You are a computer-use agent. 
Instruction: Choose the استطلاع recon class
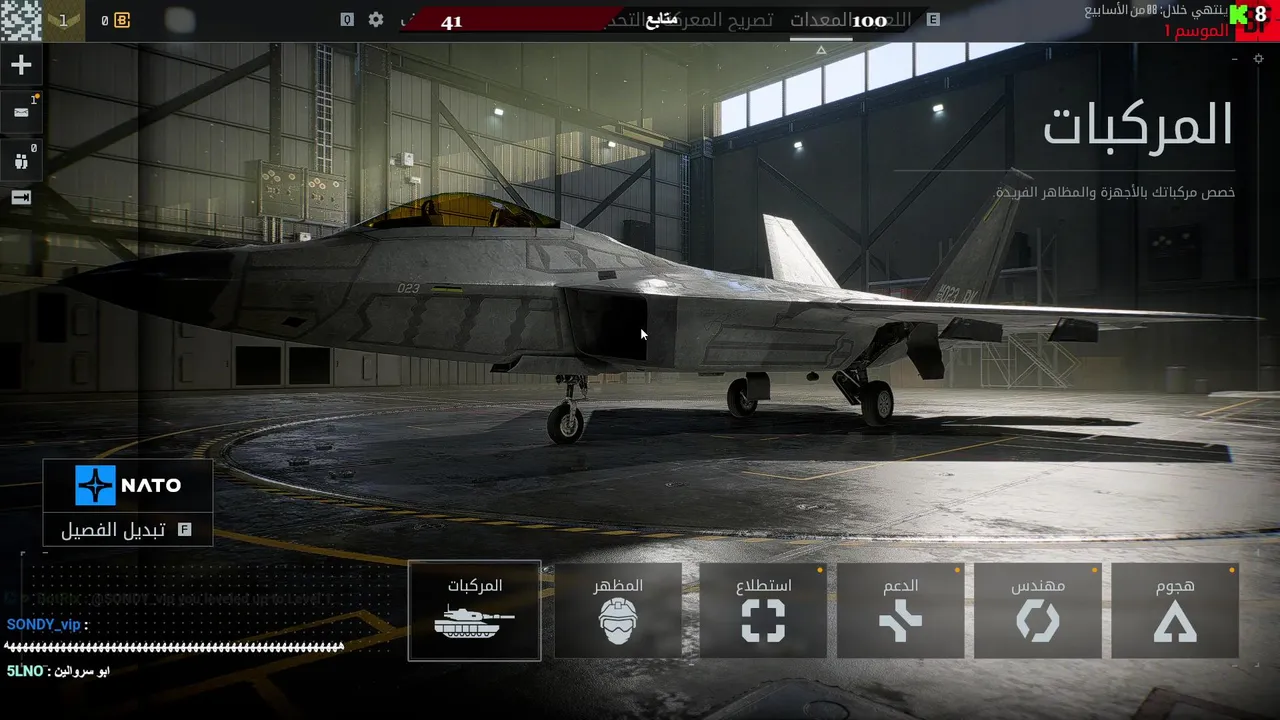point(763,610)
